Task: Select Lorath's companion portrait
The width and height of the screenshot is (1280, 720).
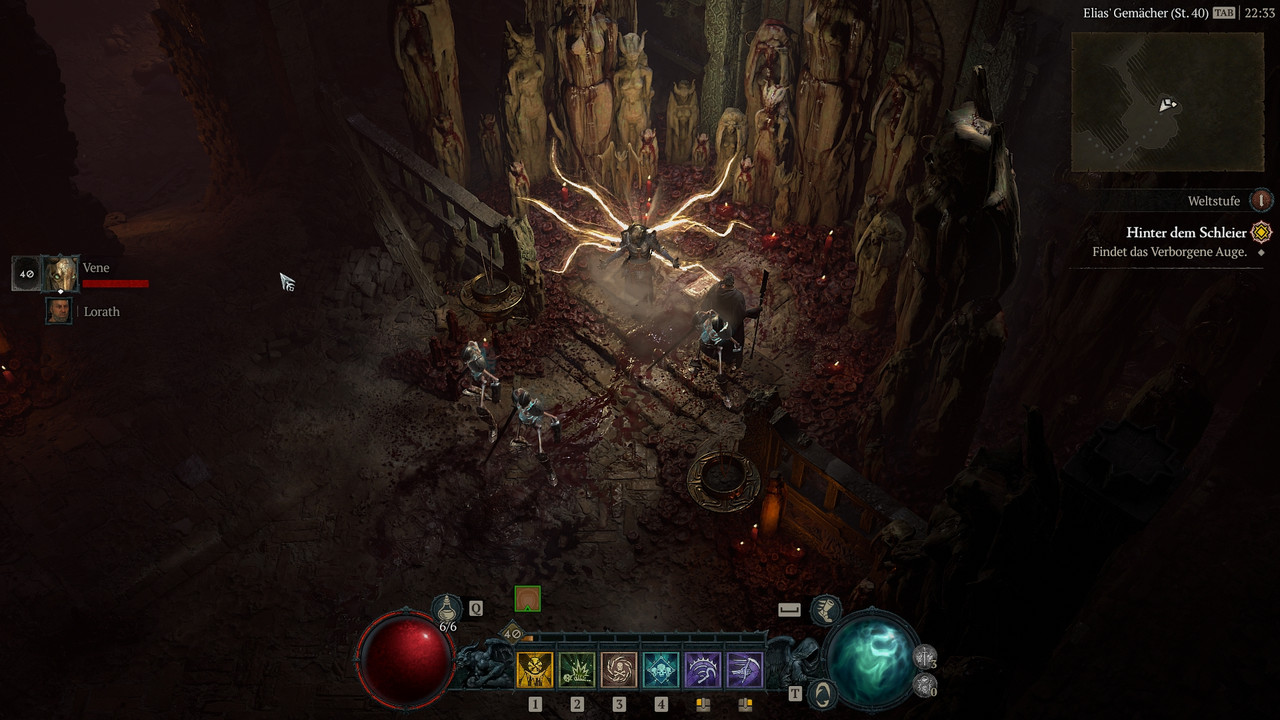Action: 59,311
